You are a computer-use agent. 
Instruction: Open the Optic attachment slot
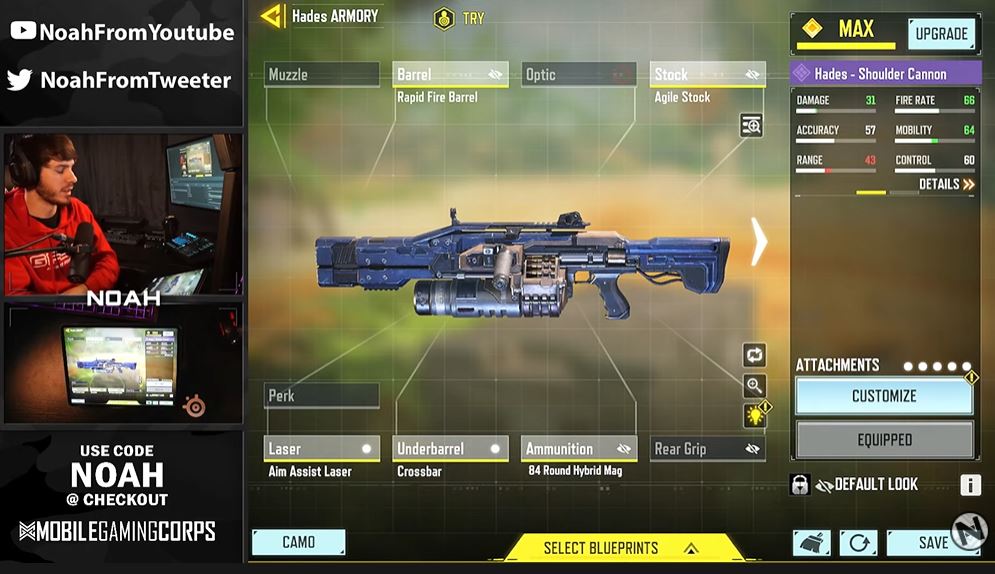579,75
